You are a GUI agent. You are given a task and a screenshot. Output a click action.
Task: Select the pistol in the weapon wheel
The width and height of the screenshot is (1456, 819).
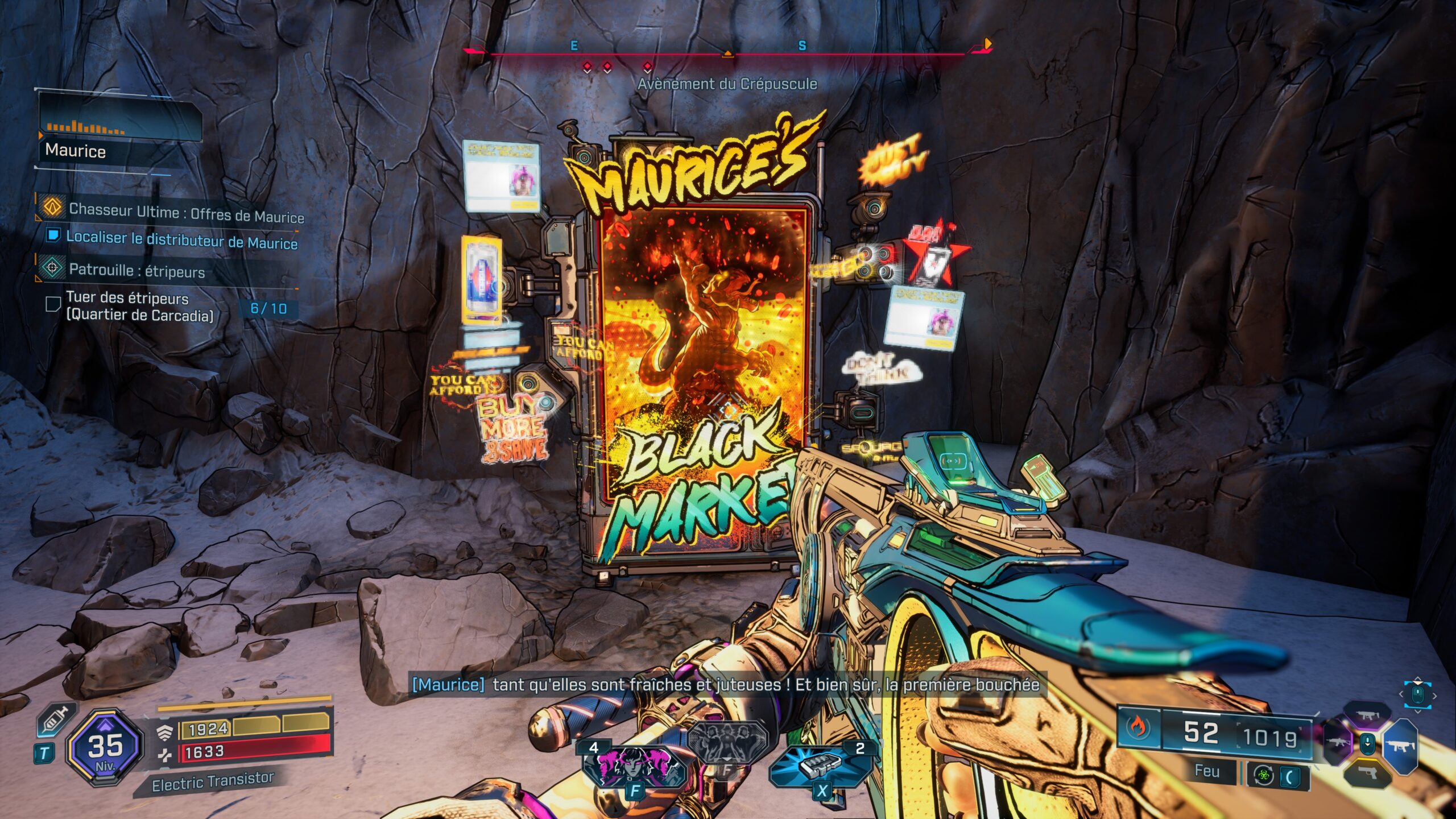click(x=1368, y=773)
